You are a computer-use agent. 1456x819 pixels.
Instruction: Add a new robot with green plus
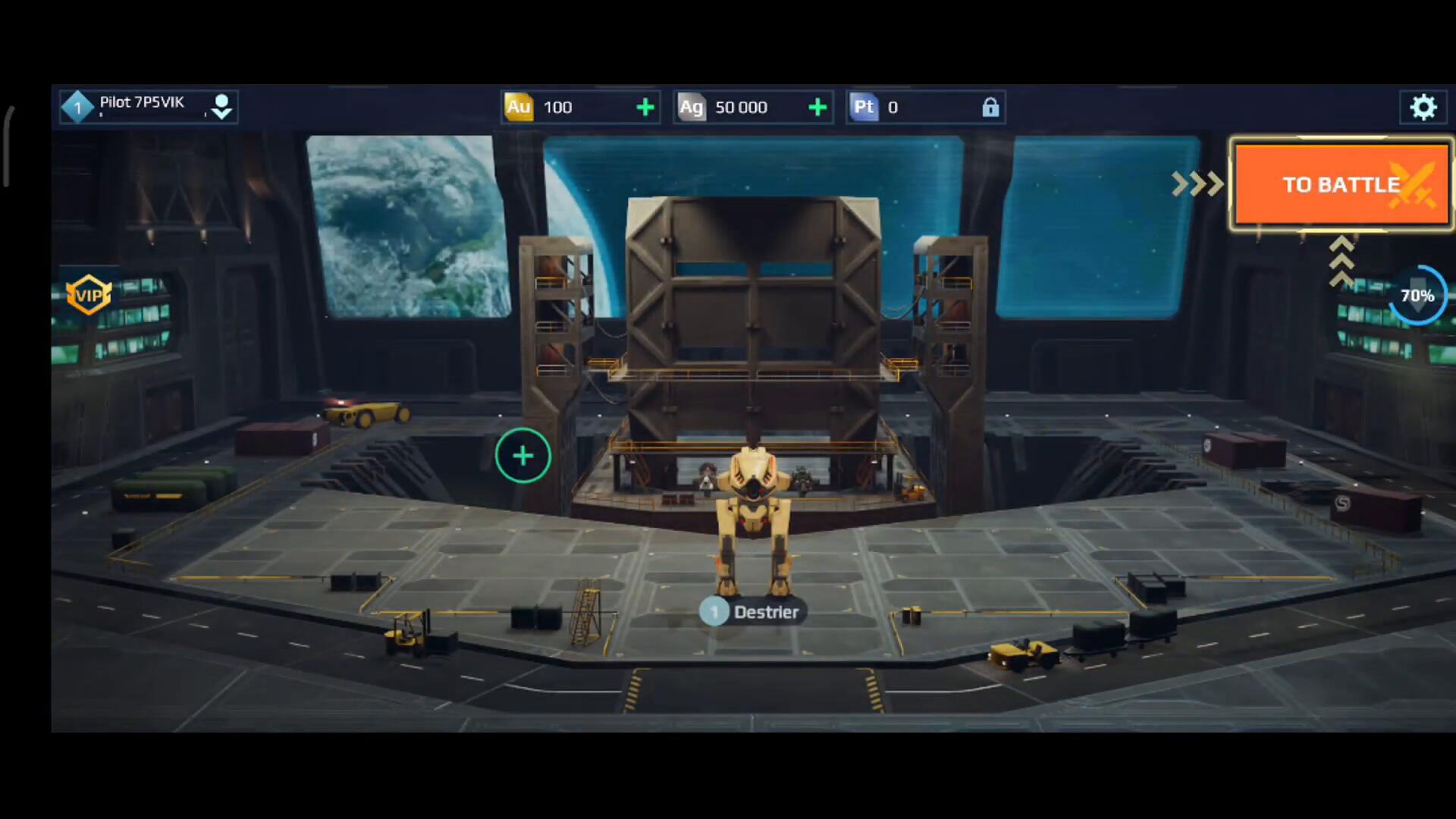click(x=522, y=456)
